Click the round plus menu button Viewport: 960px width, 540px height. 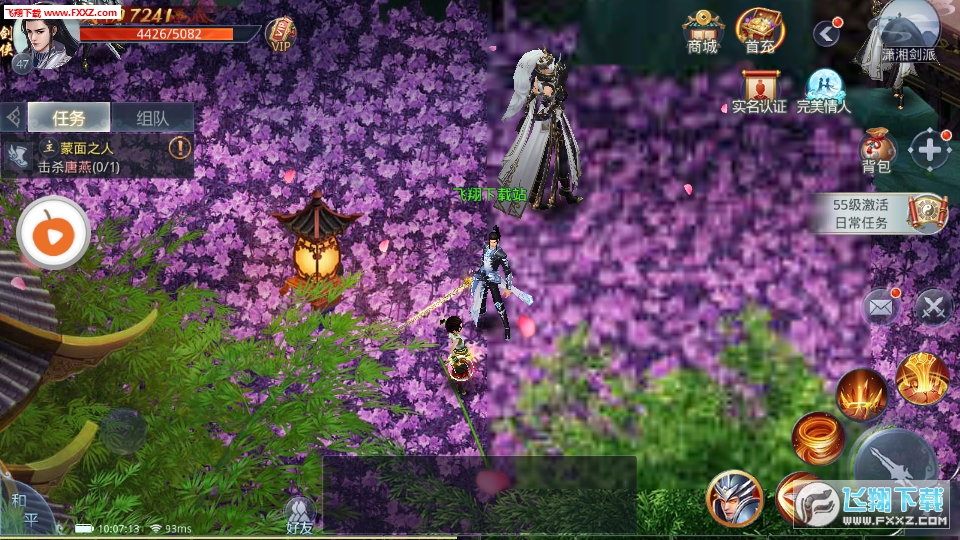(x=930, y=150)
